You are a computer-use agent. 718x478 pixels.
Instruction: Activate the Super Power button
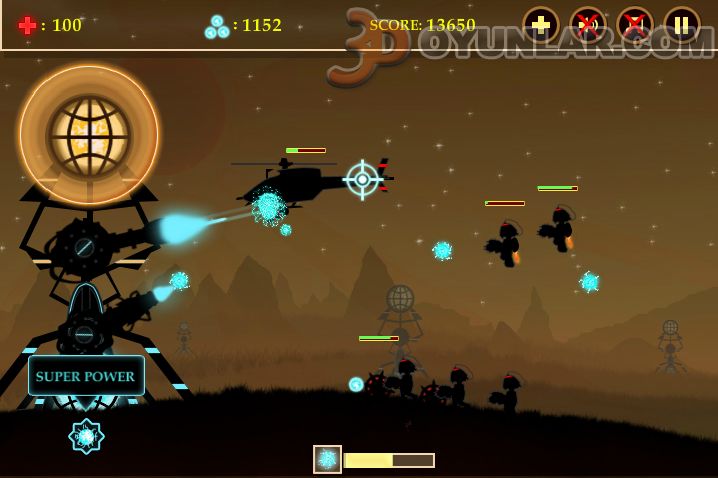coord(86,376)
